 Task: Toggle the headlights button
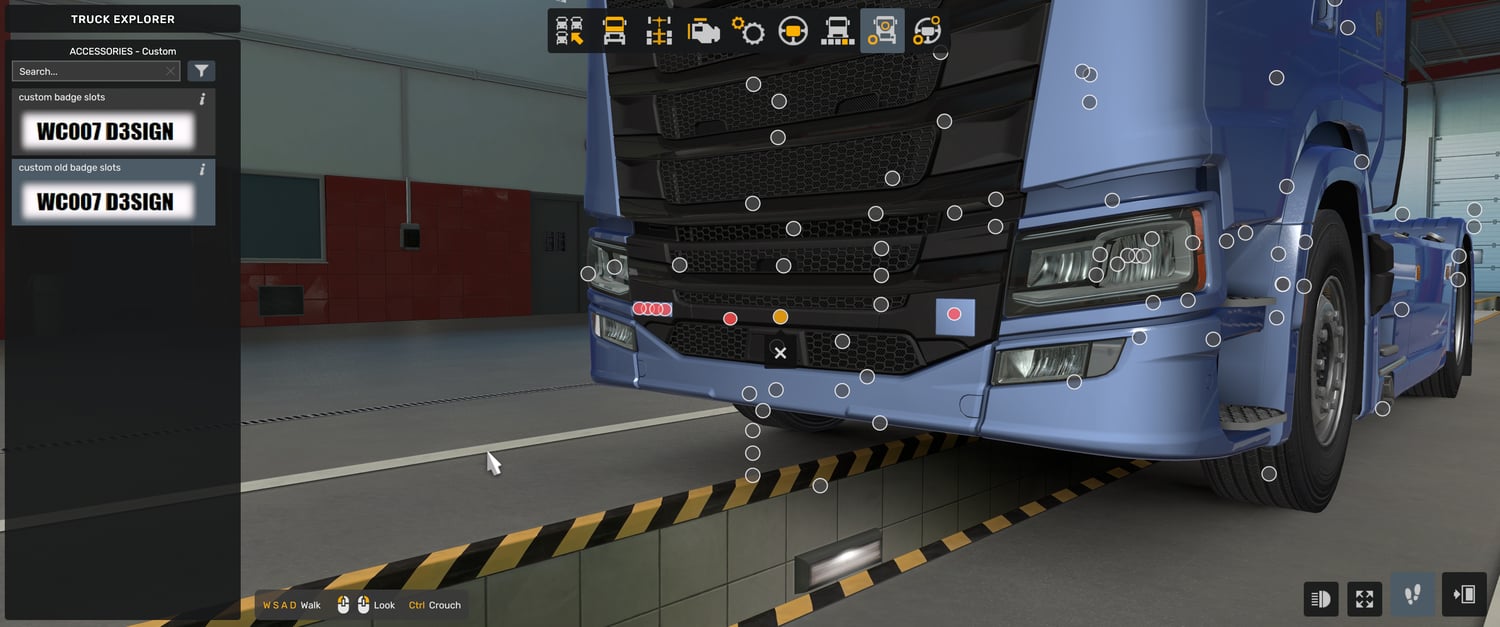[x=1321, y=598]
